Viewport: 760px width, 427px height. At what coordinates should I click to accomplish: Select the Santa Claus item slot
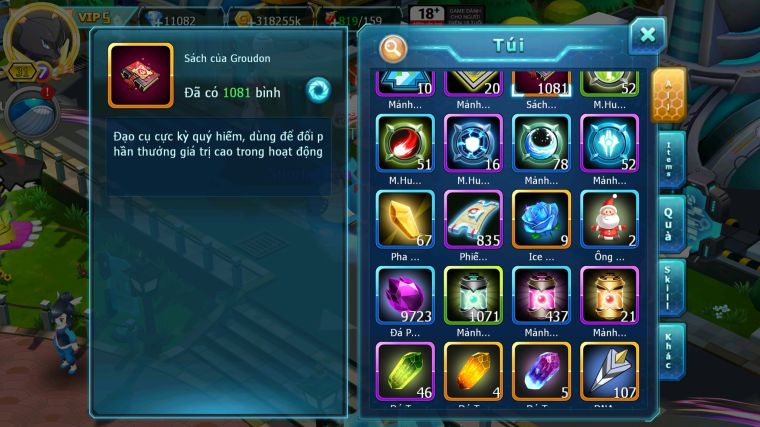pyautogui.click(x=609, y=219)
